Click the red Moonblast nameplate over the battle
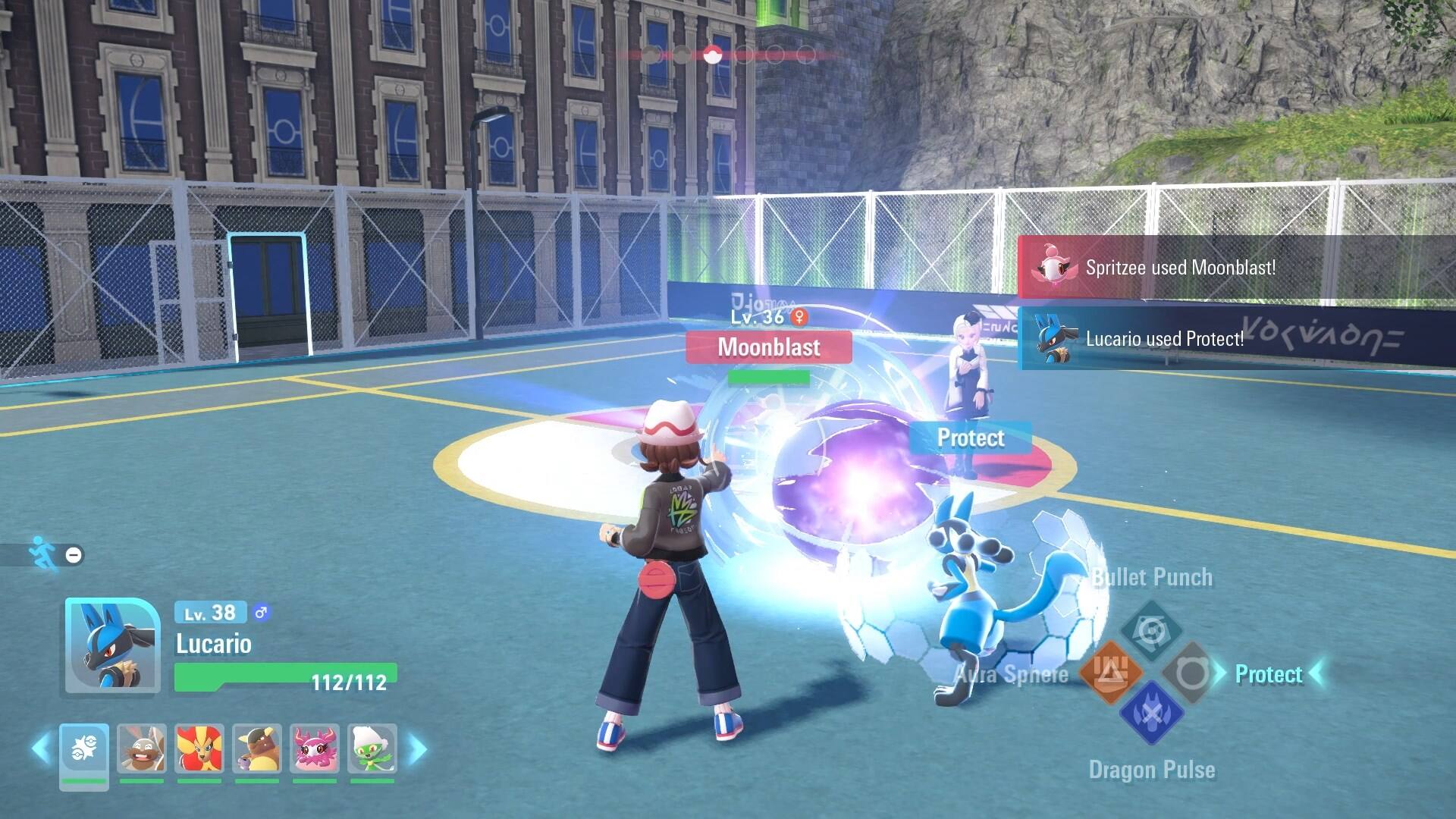The image size is (1456, 819). click(x=768, y=347)
